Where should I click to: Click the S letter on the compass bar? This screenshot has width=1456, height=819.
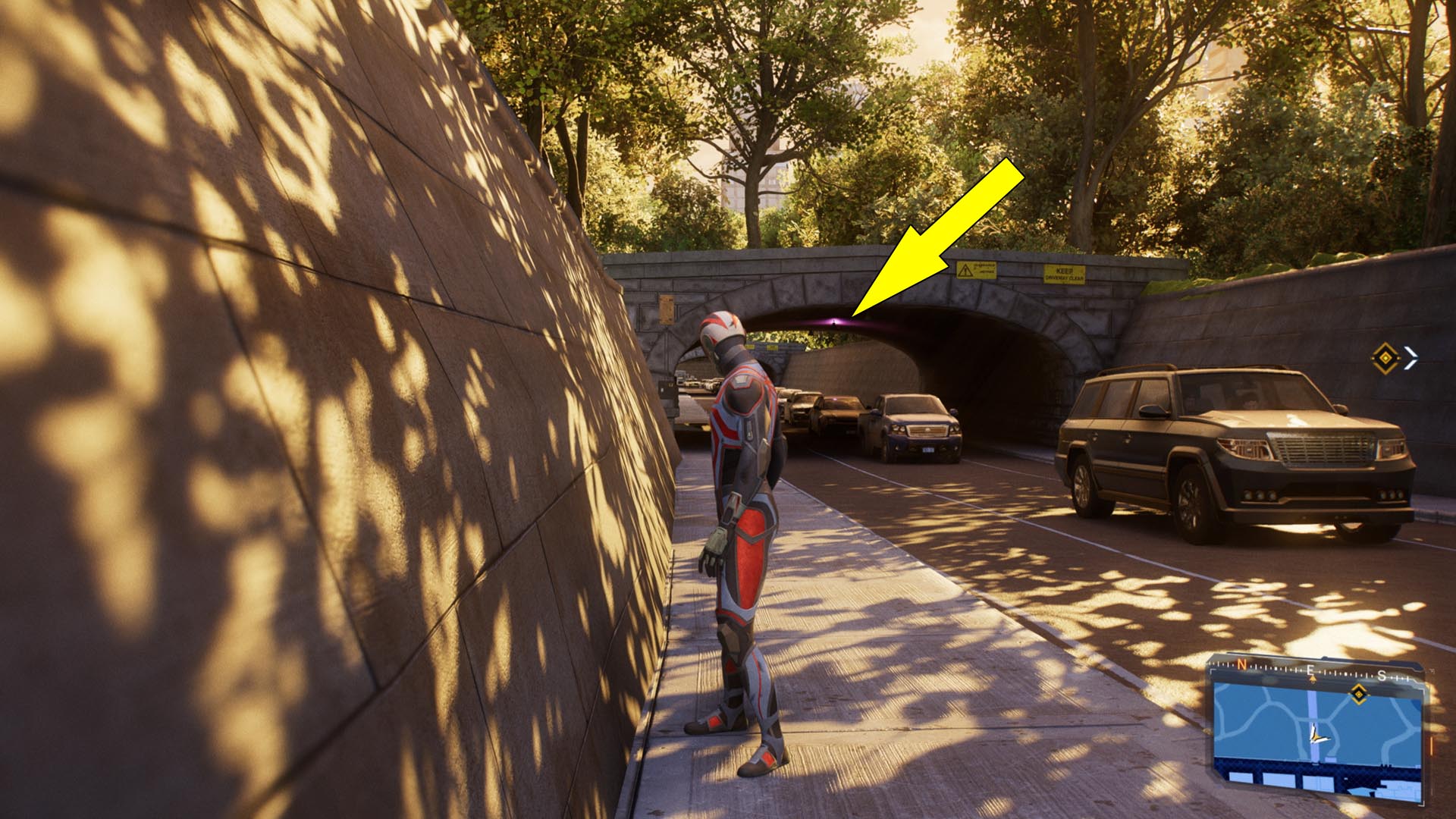[1382, 676]
